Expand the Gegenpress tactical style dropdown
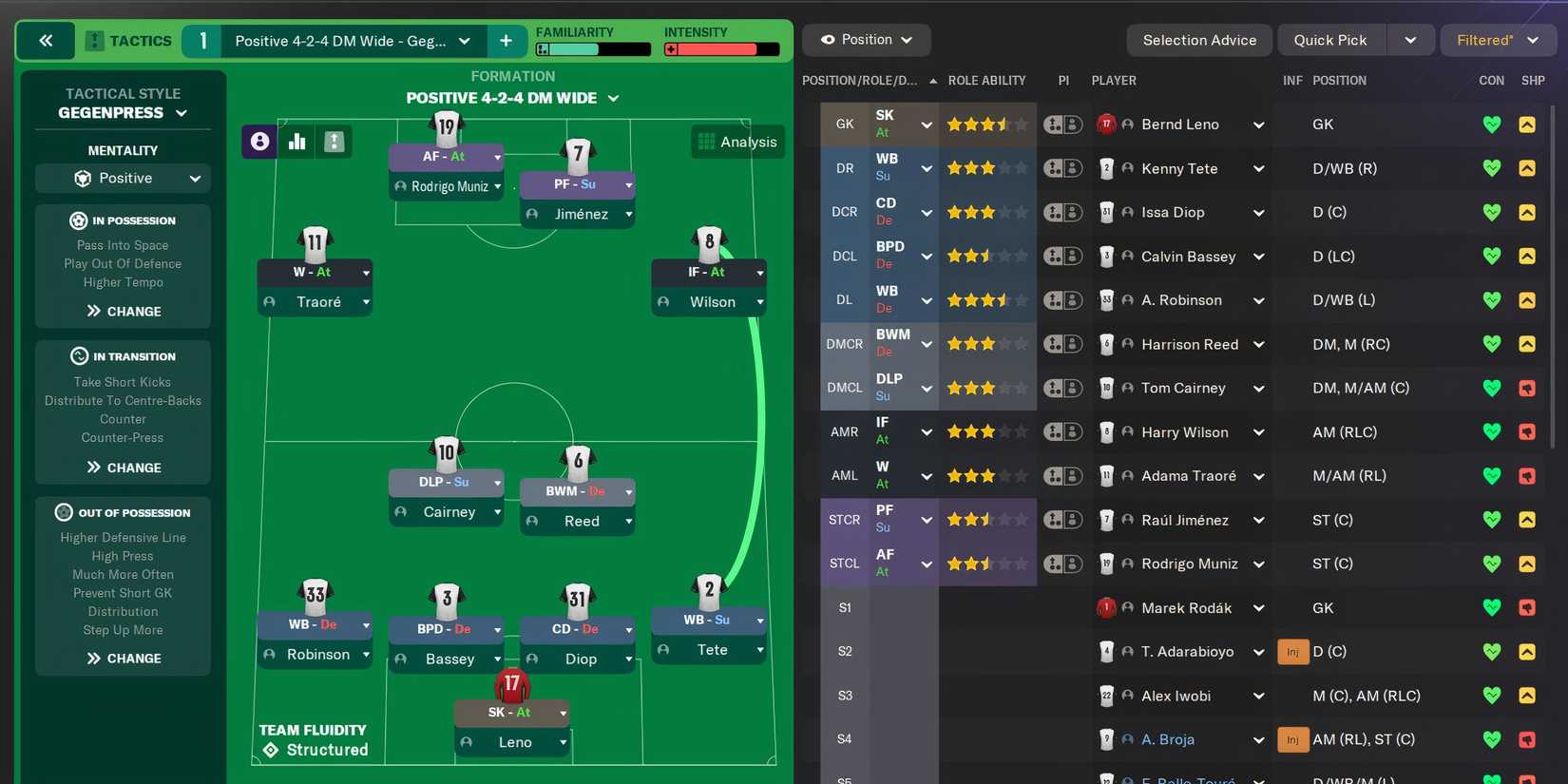1568x784 pixels. [x=123, y=112]
